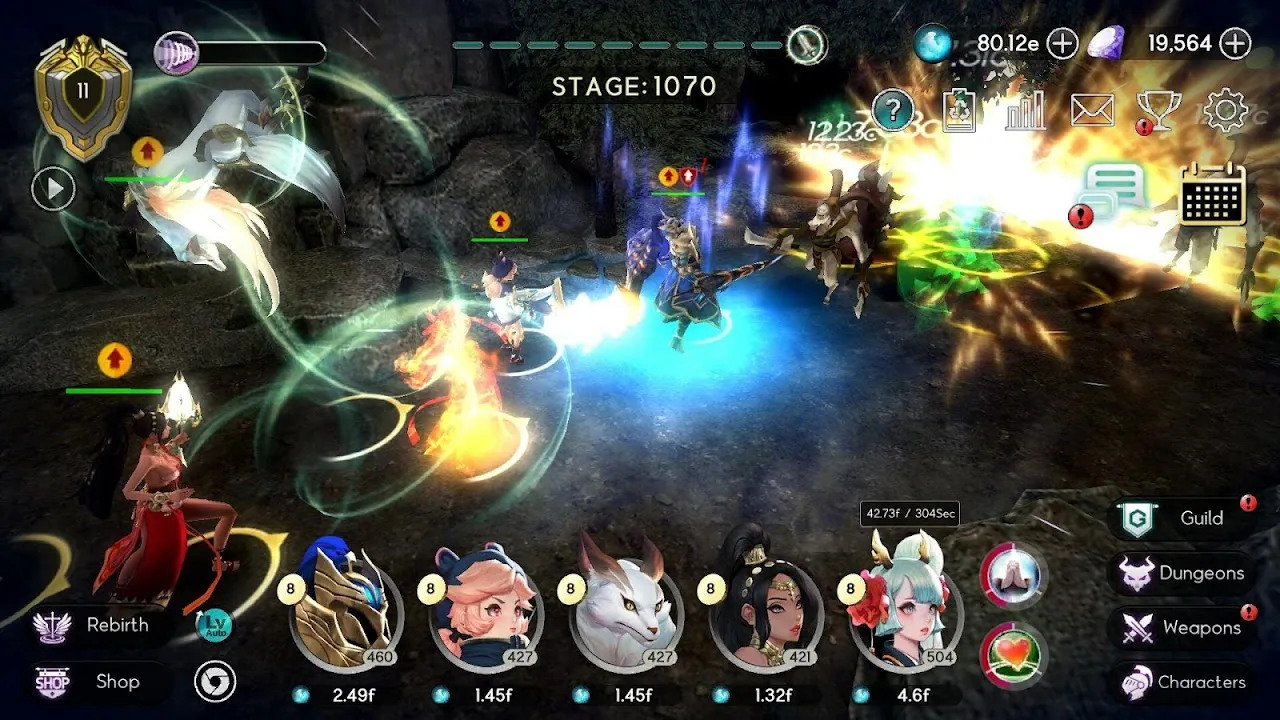Open the question mark help icon
1280x720 pixels.
click(x=893, y=110)
